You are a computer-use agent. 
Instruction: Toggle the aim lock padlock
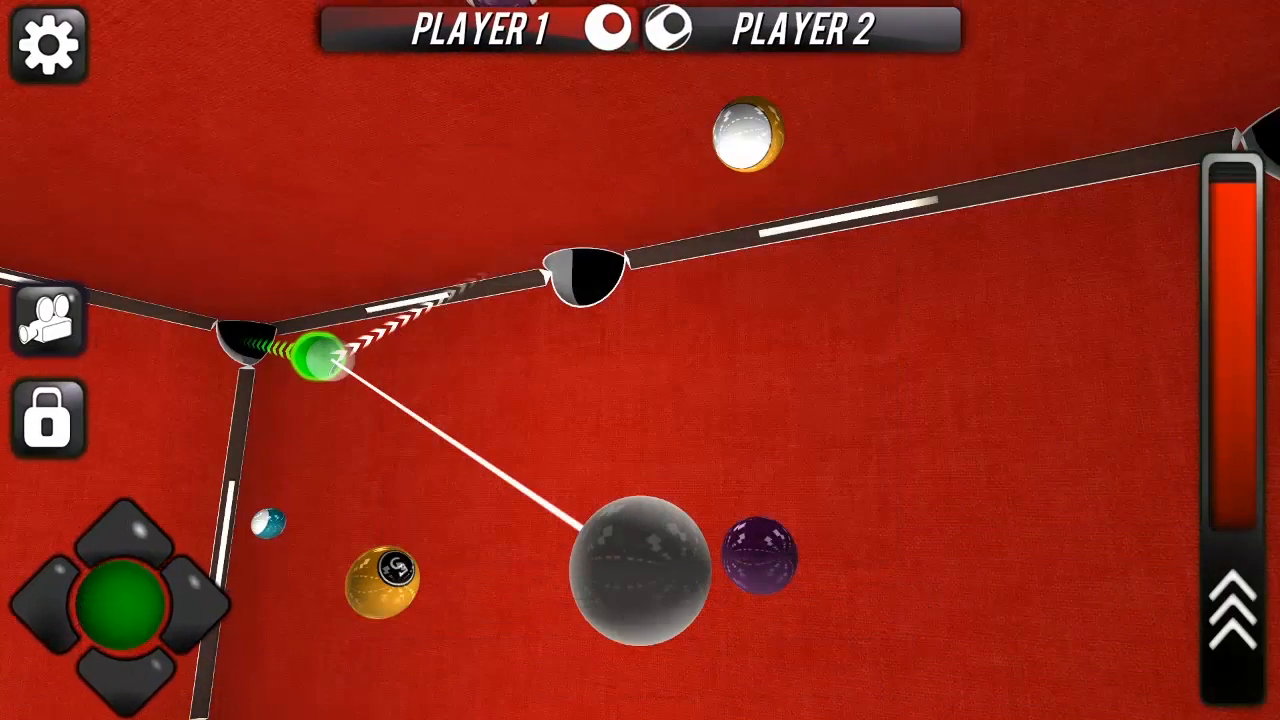click(47, 417)
